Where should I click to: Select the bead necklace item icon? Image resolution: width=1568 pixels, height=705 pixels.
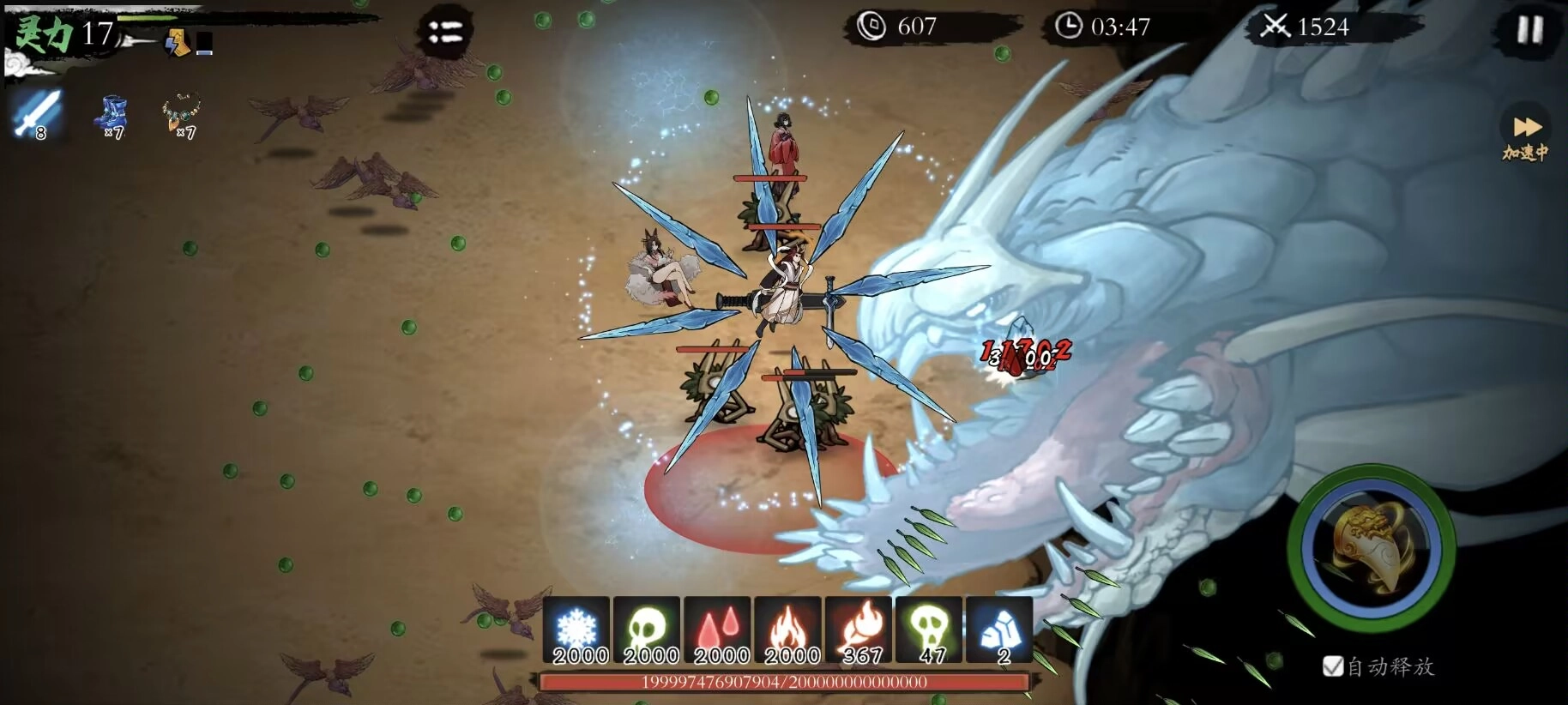pyautogui.click(x=183, y=114)
